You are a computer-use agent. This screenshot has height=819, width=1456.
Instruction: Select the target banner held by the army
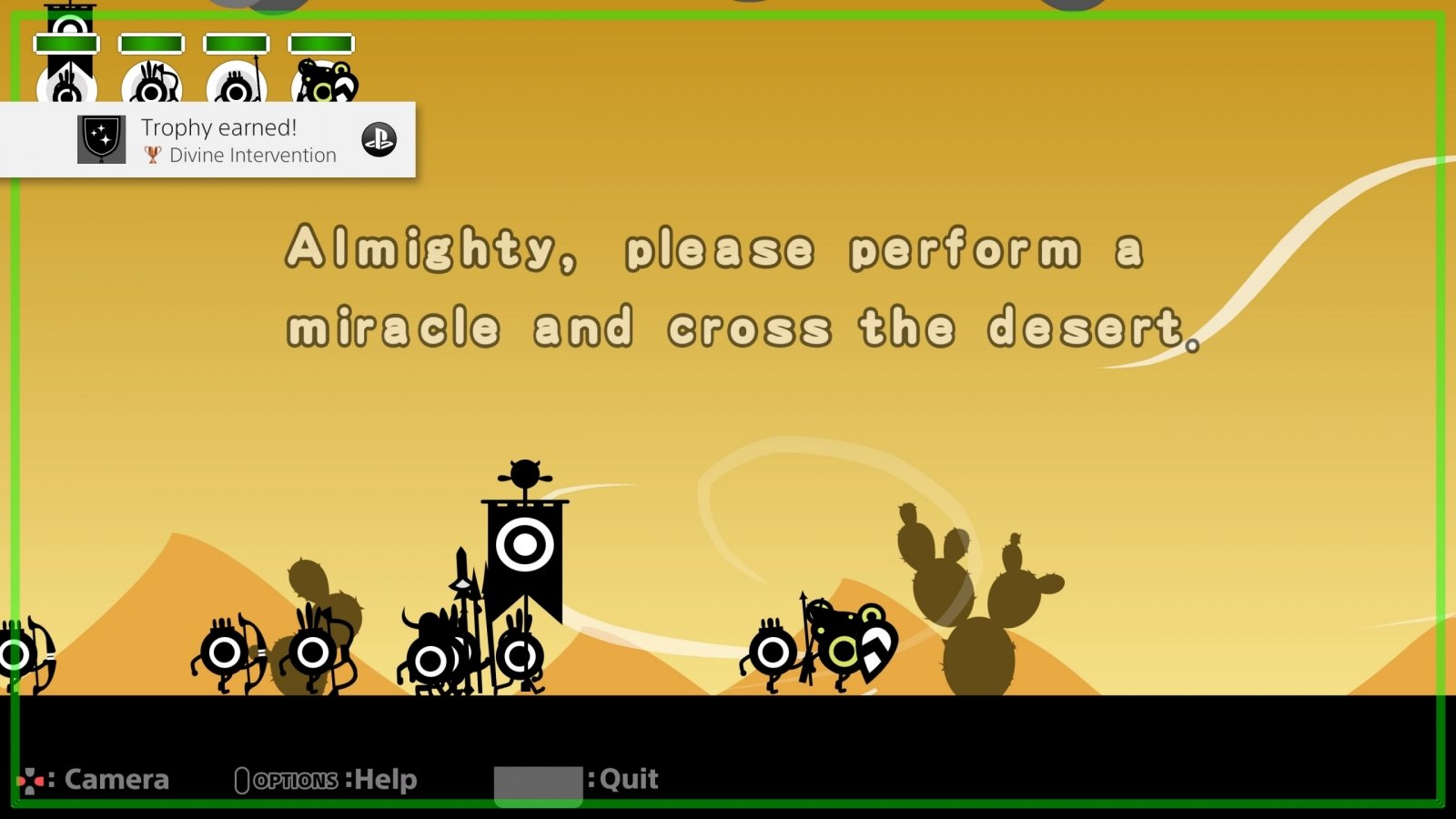click(523, 546)
